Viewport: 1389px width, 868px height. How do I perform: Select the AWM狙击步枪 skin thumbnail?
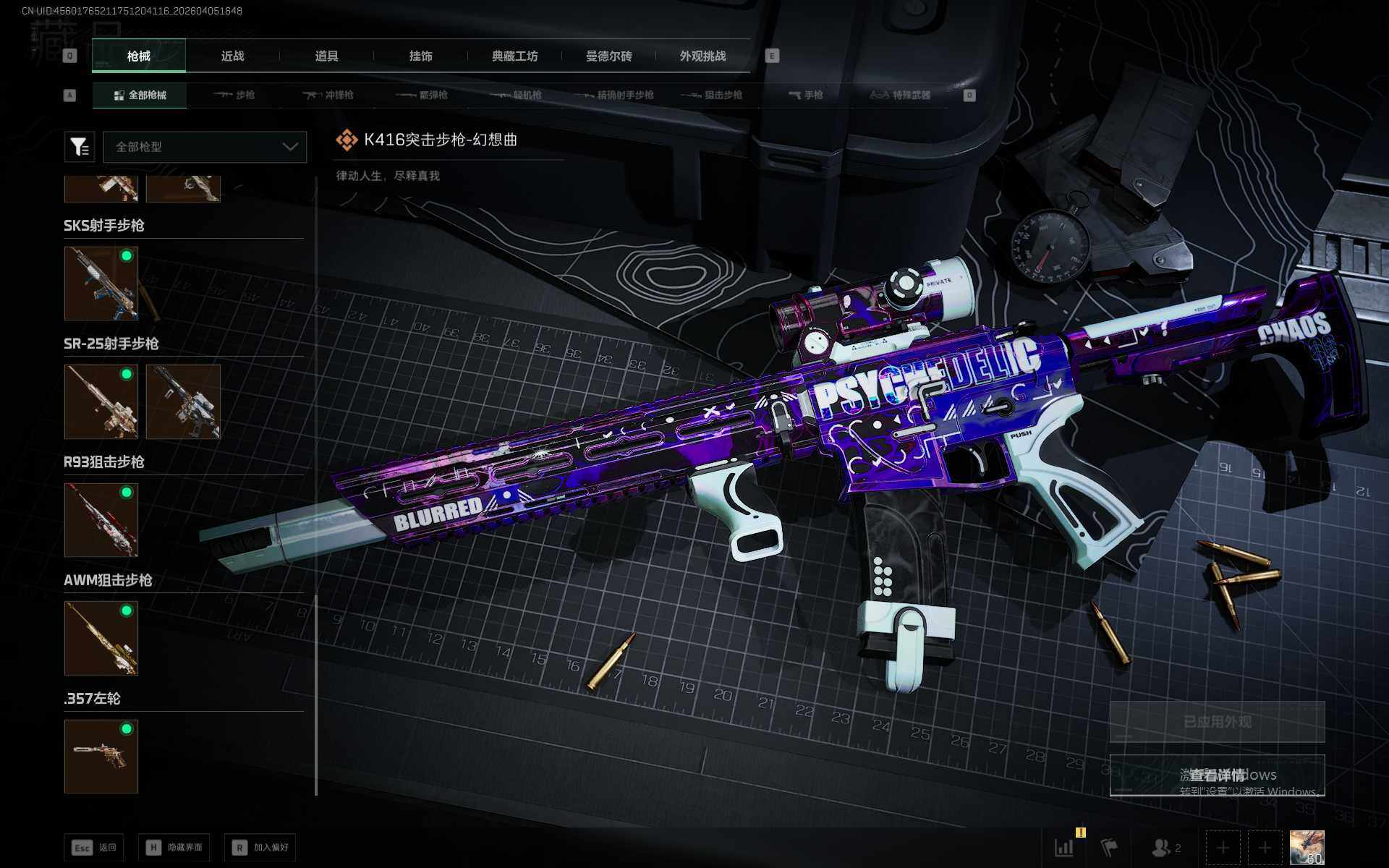point(101,638)
